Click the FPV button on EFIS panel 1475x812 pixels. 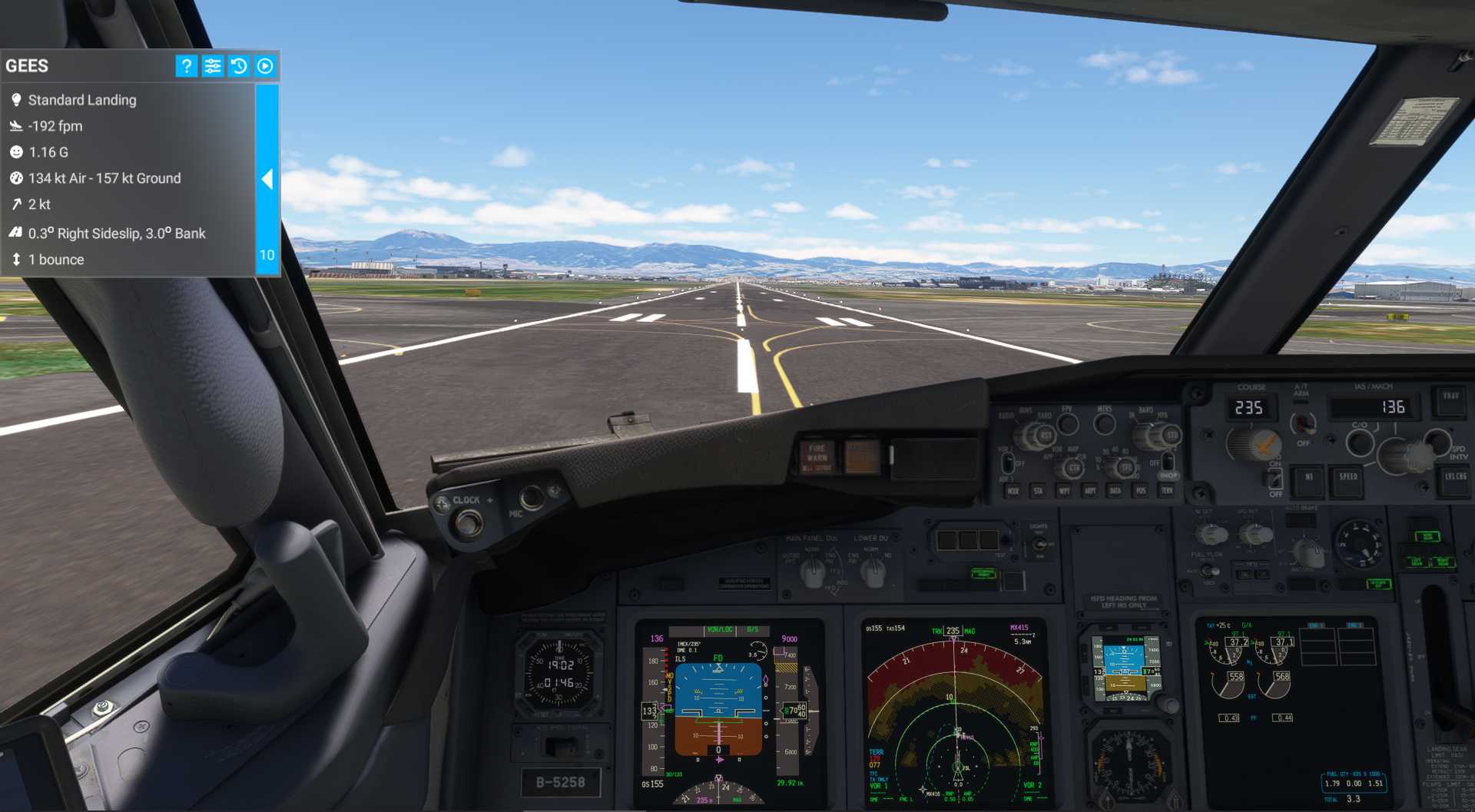tap(1067, 423)
